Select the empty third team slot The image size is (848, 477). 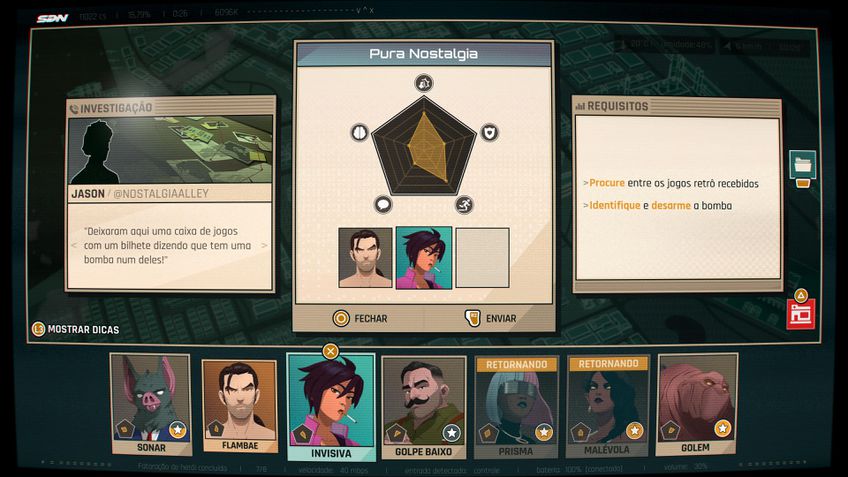pos(483,258)
